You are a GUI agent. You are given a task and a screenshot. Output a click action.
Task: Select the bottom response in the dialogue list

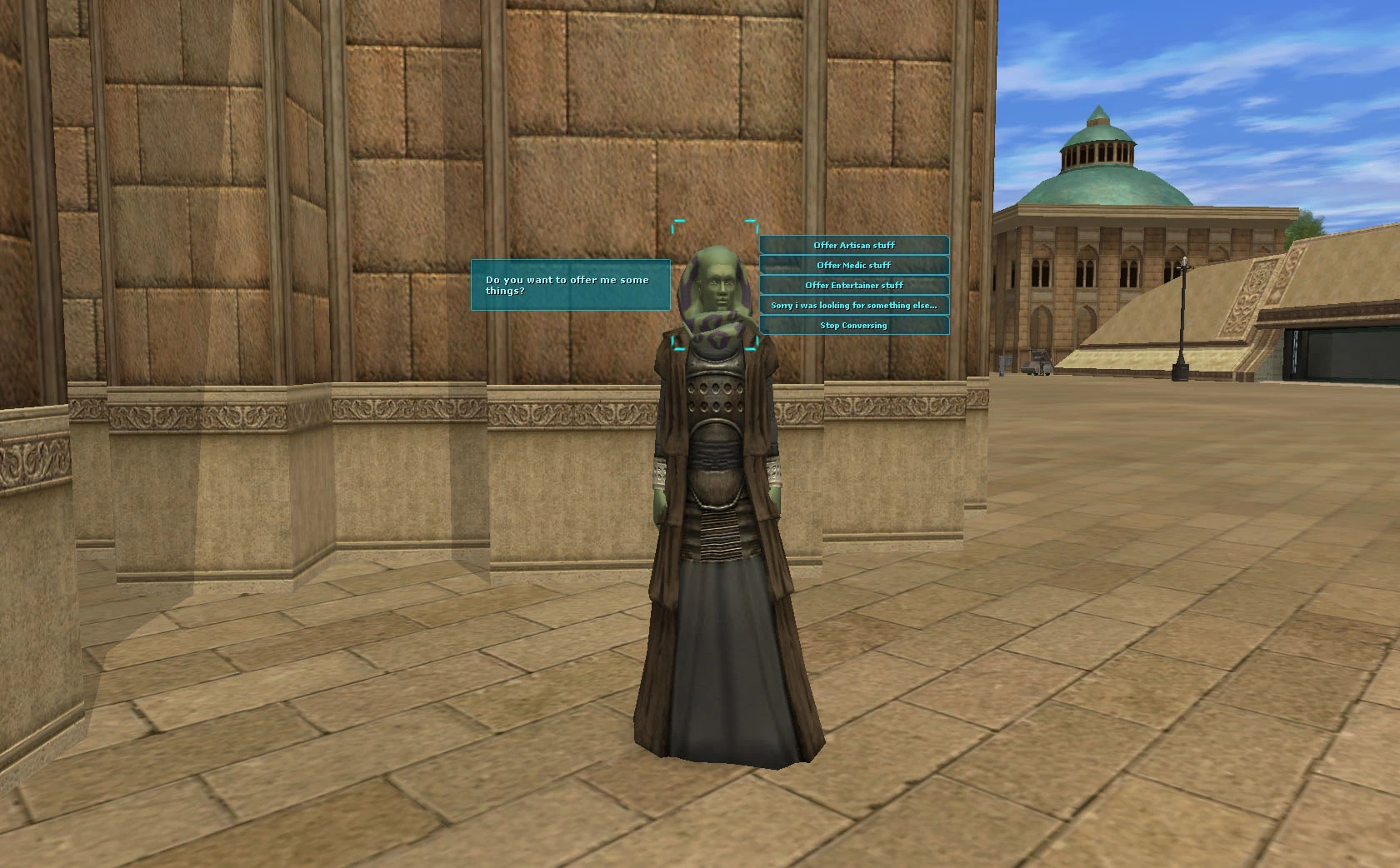(854, 325)
